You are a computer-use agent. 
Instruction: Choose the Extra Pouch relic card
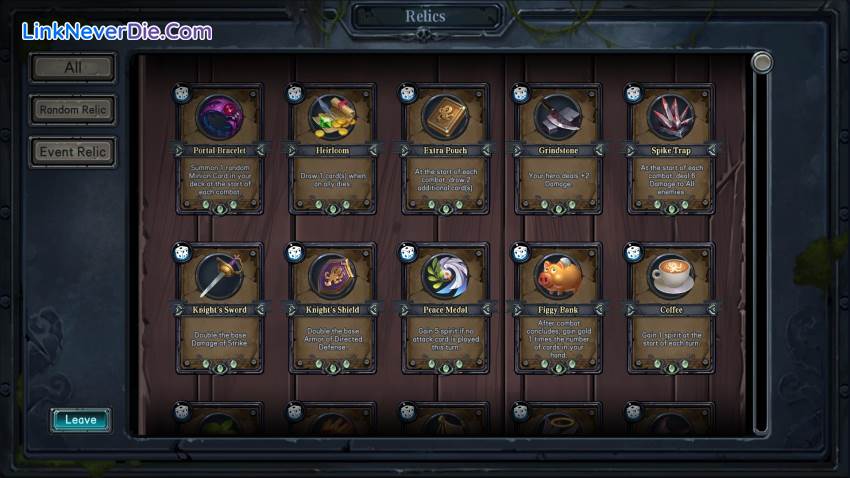tap(445, 150)
